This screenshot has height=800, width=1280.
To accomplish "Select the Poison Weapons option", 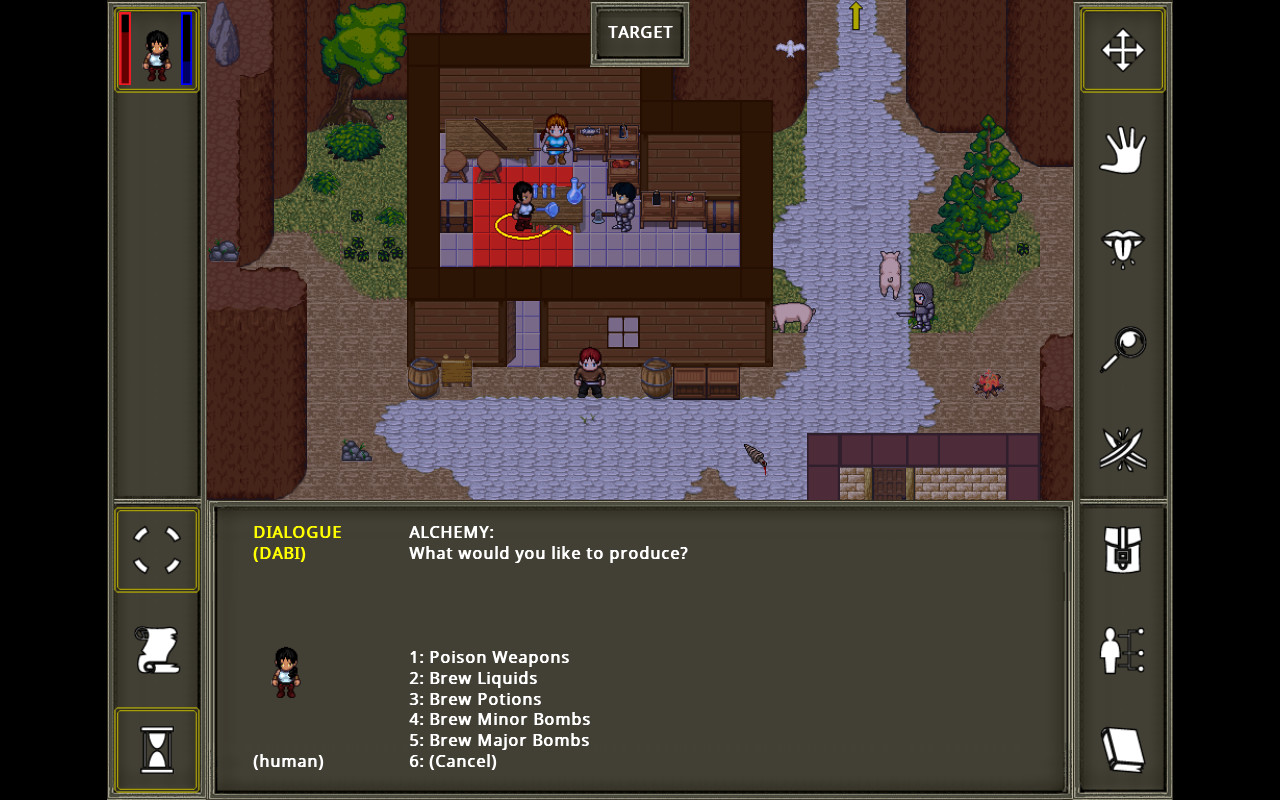I will point(489,657).
